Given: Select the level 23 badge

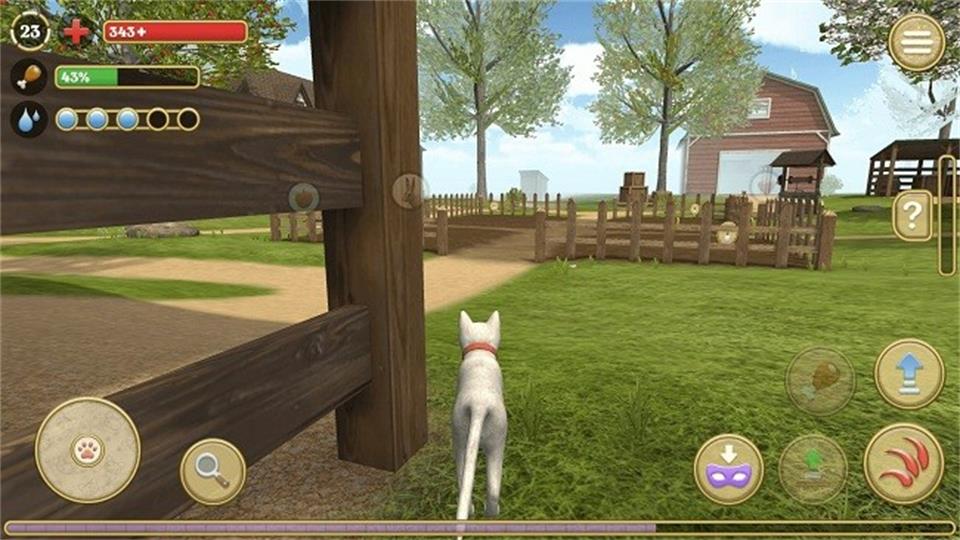Looking at the screenshot, I should (30, 30).
